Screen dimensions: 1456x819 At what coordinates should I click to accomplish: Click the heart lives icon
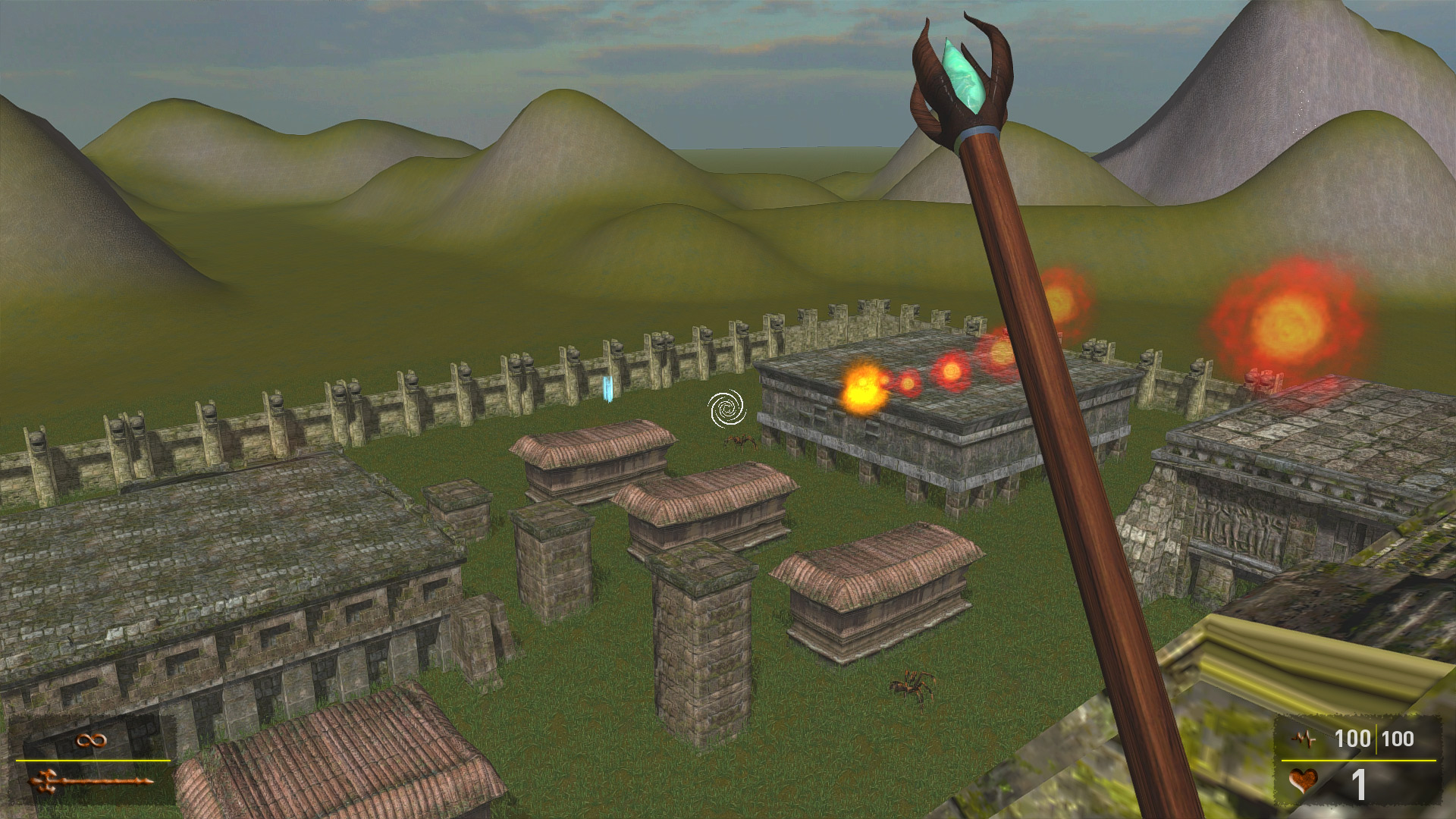(1304, 782)
